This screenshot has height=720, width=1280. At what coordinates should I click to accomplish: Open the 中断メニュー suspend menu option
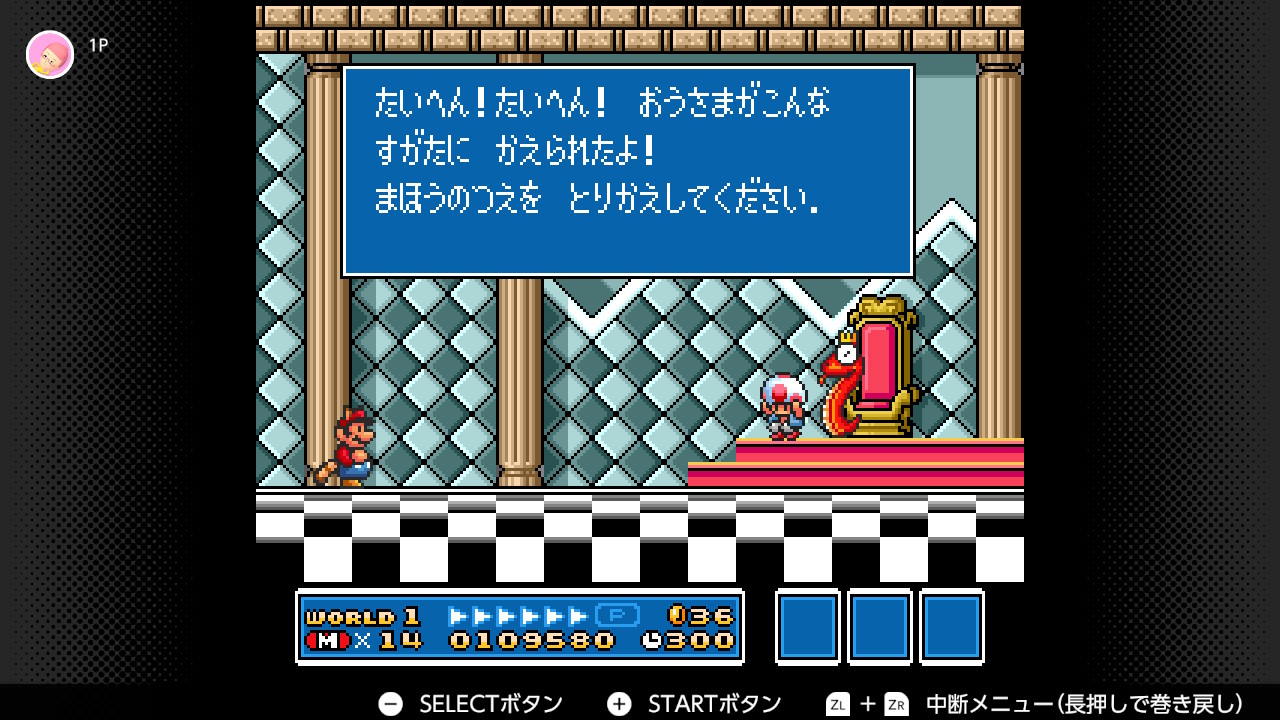pos(990,703)
